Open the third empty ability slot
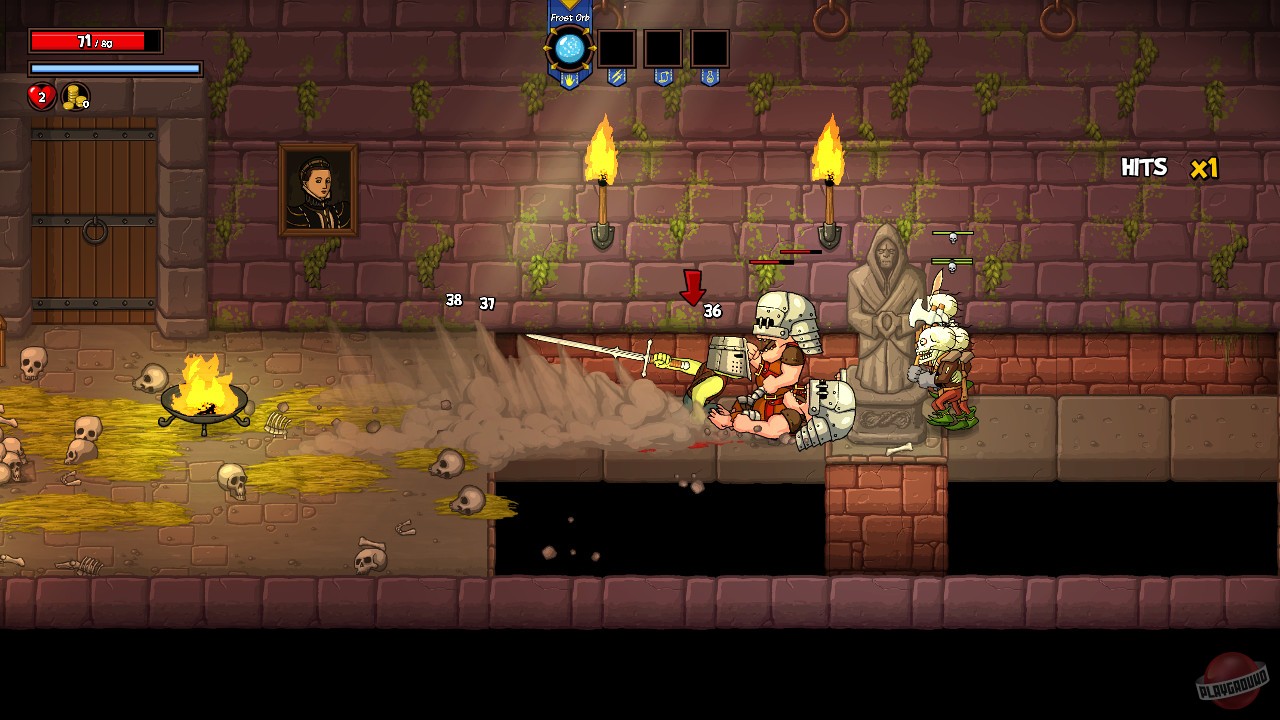The height and width of the screenshot is (720, 1280). 710,48
